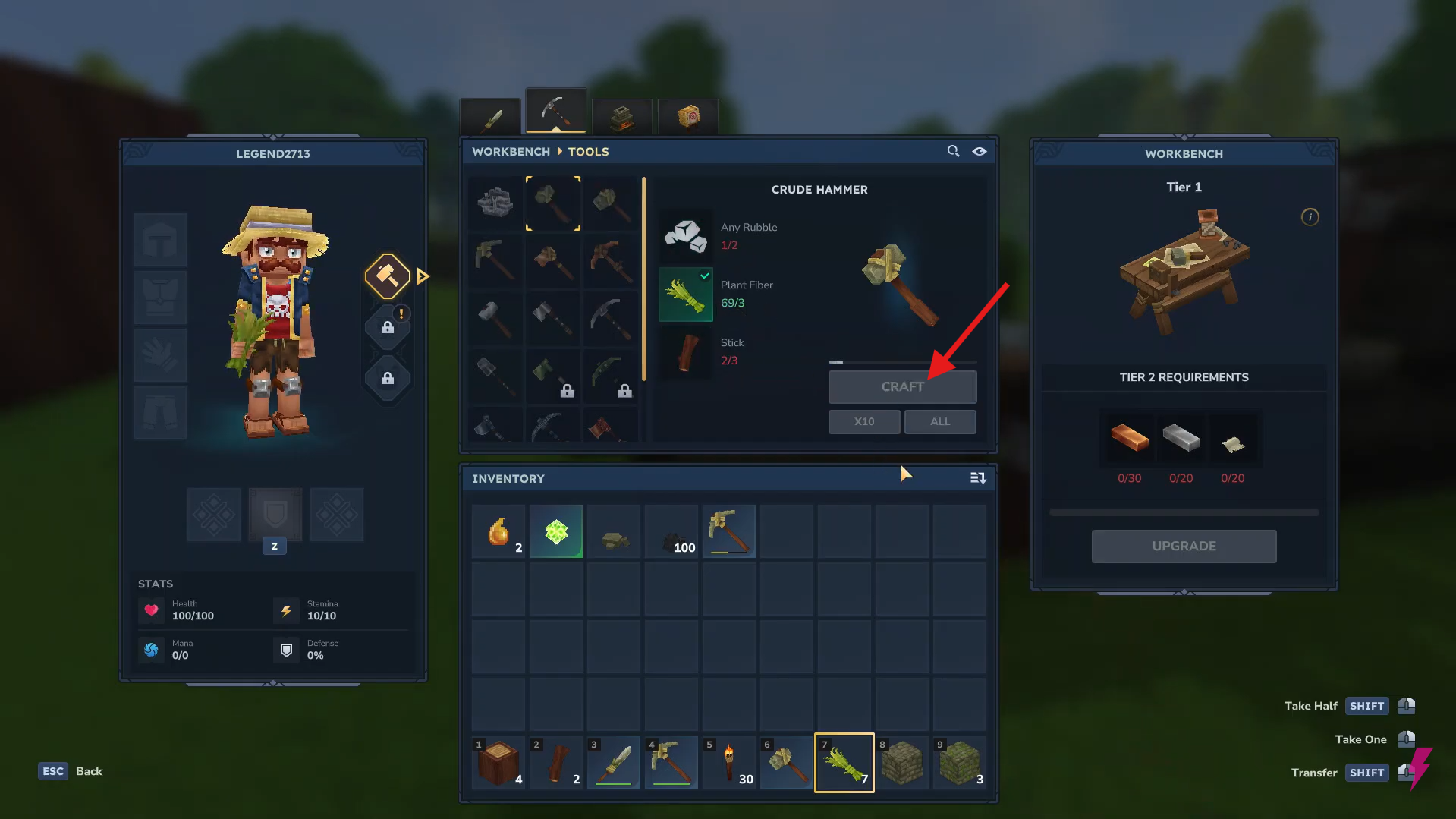Click the locked slot with exclamation near the character
This screenshot has width=1456, height=819.
coord(387,326)
